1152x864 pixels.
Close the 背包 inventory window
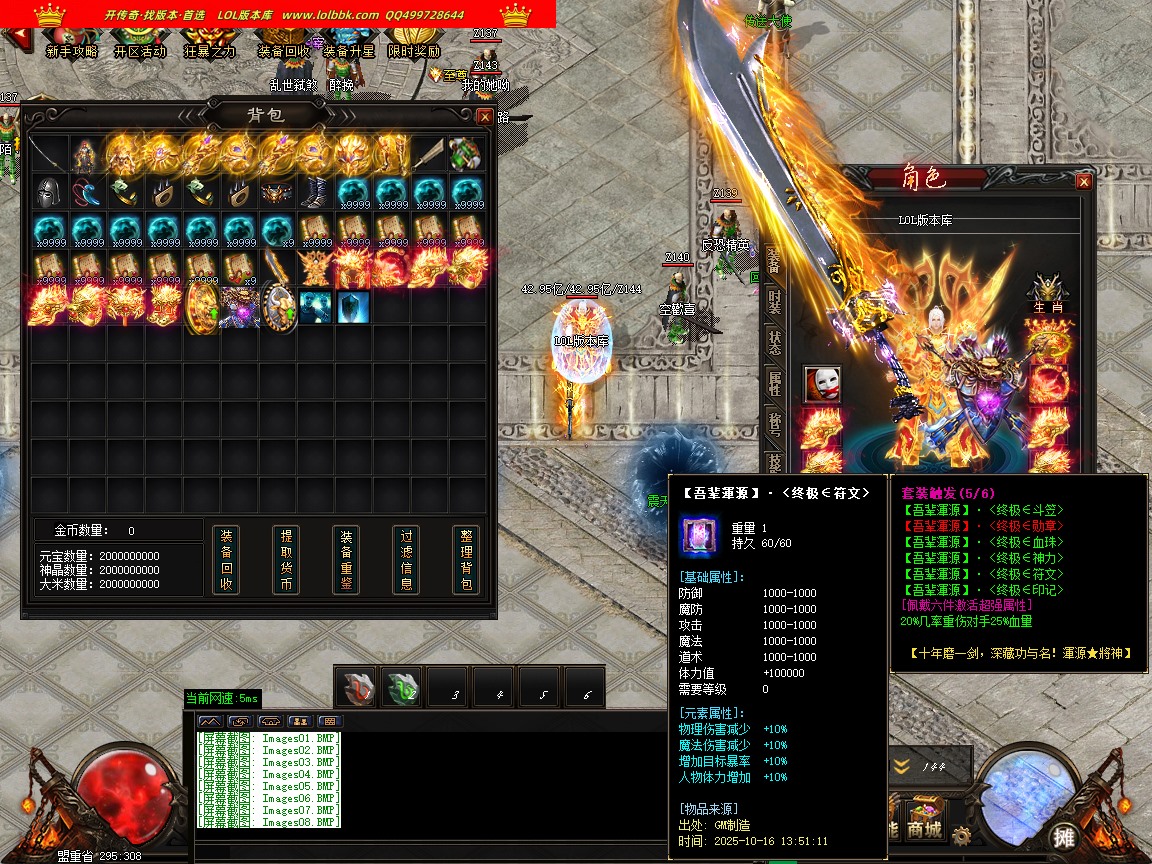485,116
